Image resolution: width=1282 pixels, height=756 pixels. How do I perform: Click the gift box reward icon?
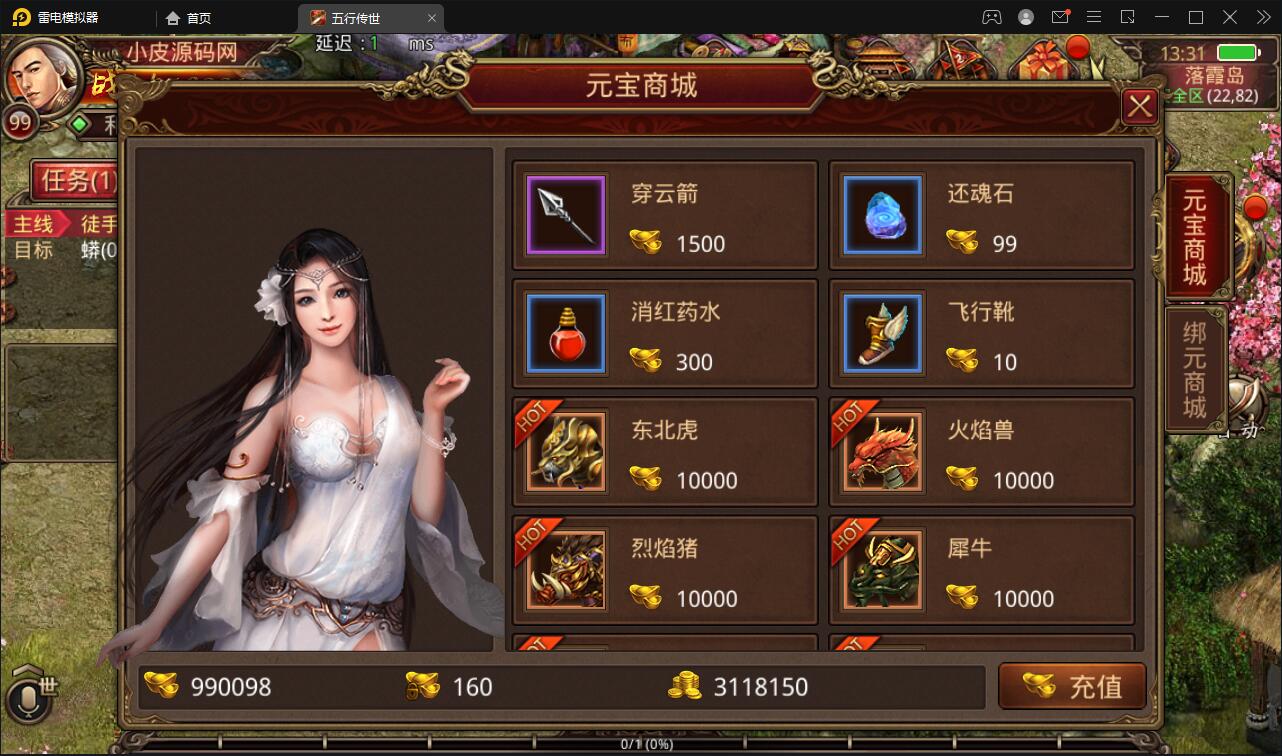[1043, 60]
